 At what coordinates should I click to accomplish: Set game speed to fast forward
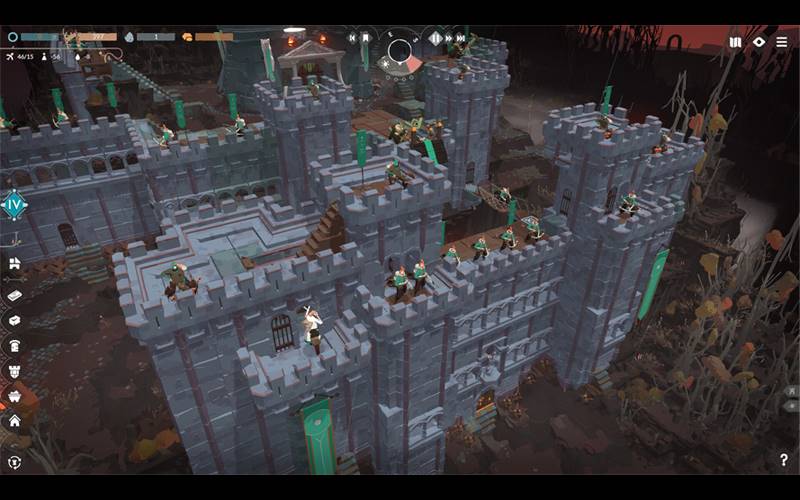[451, 38]
